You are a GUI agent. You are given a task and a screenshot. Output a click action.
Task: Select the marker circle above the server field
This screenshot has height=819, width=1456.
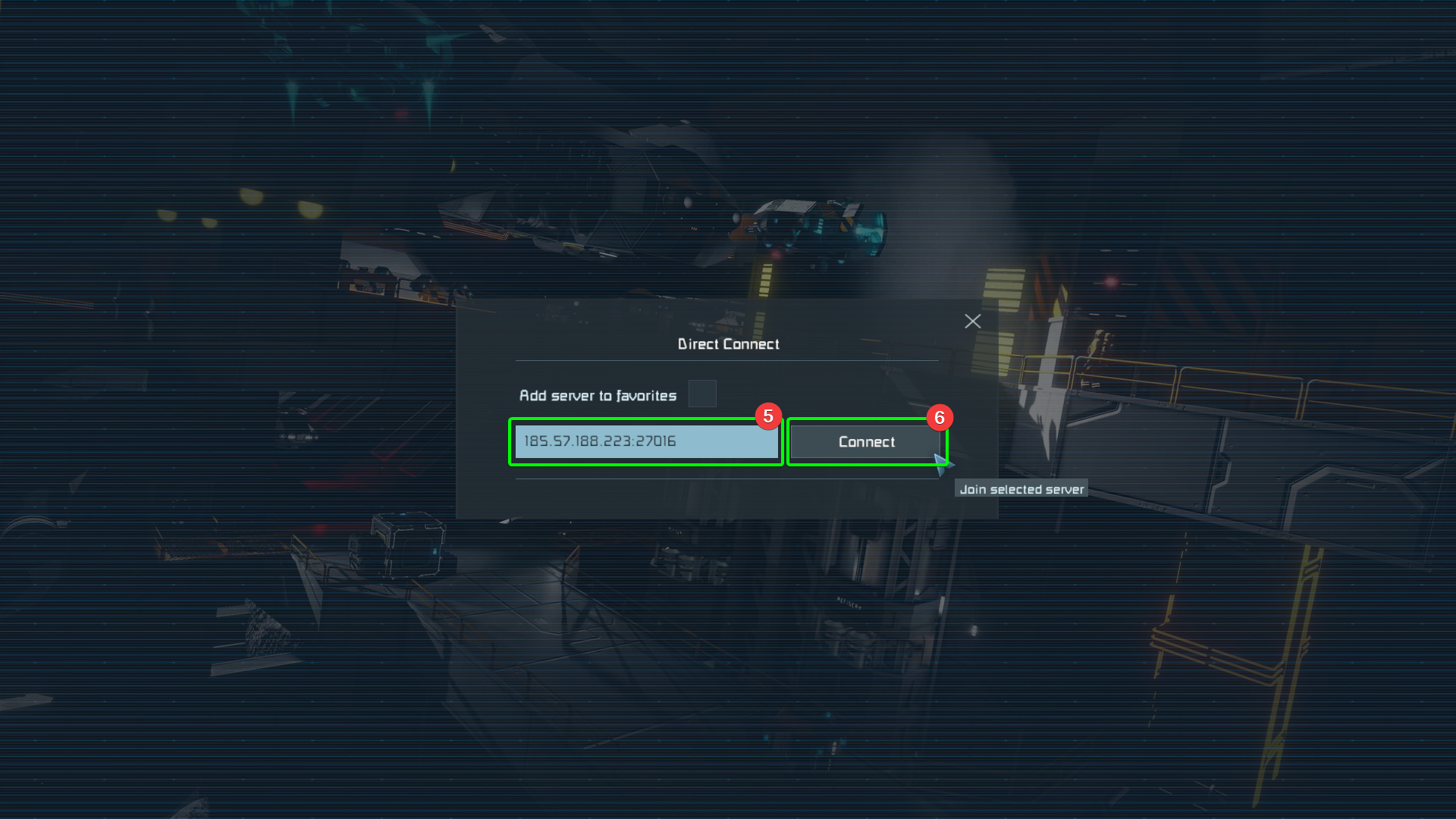tap(769, 416)
